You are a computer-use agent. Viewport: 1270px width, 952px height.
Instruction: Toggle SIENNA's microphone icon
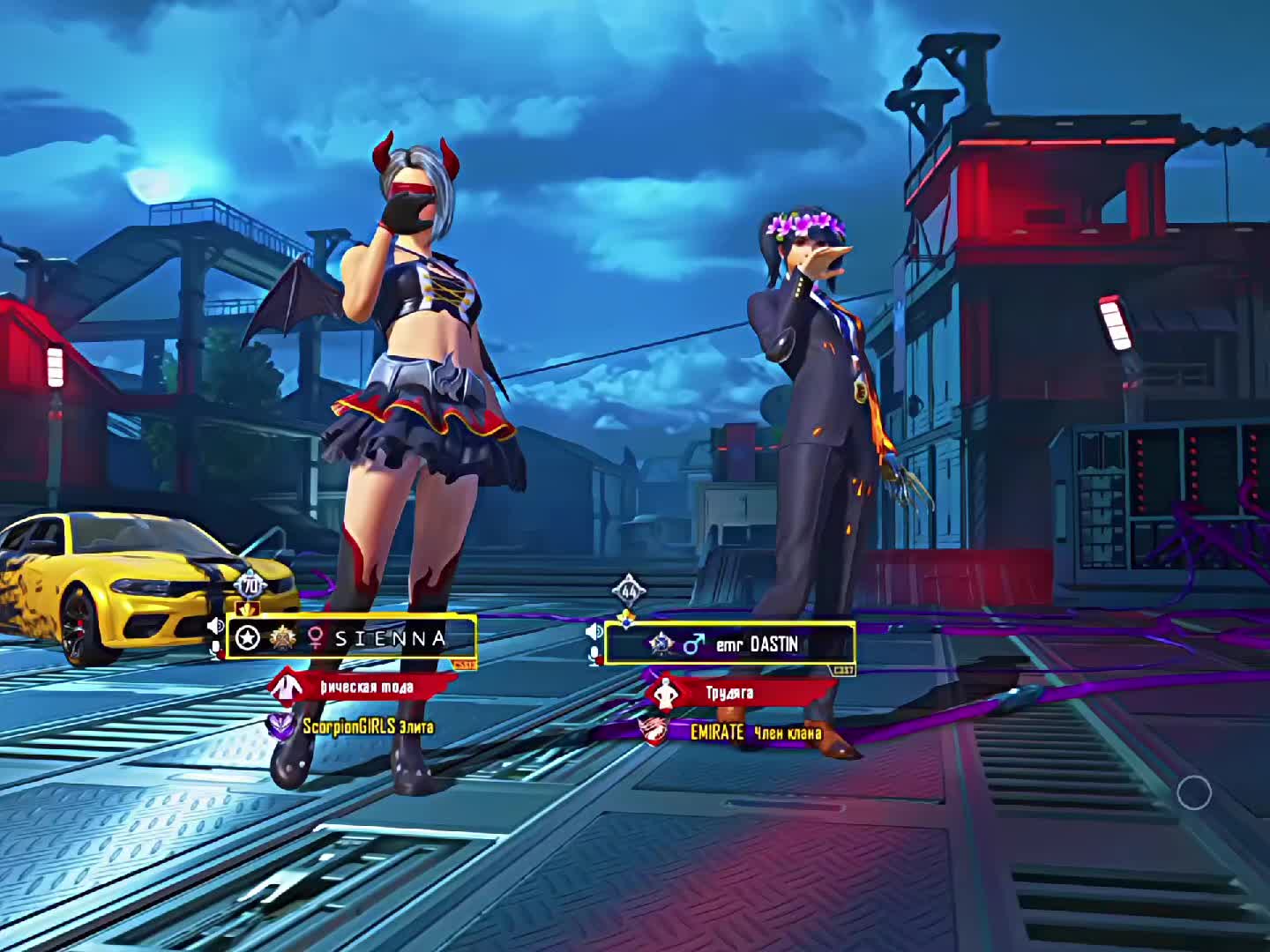214,650
